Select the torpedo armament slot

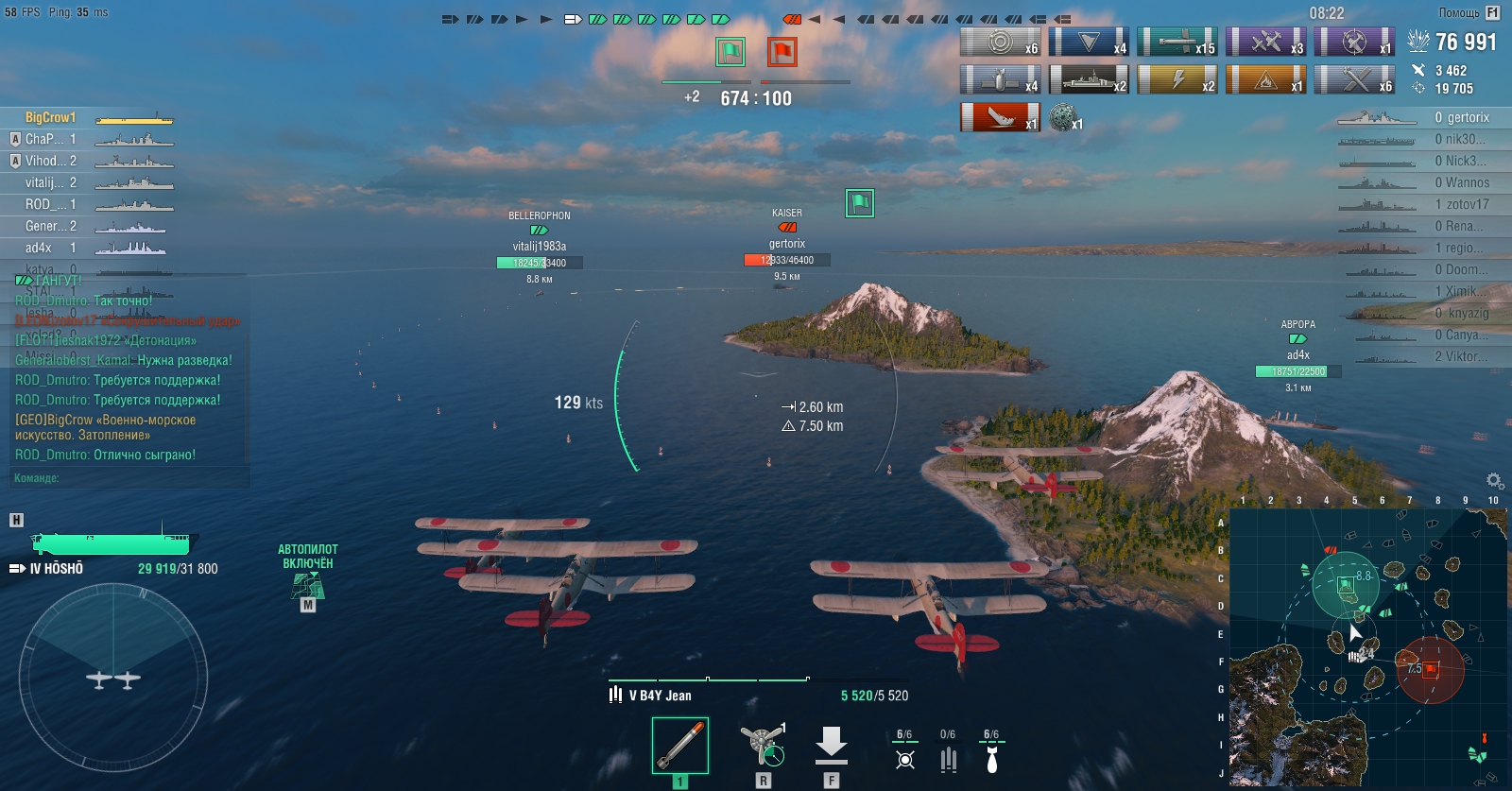[x=679, y=747]
